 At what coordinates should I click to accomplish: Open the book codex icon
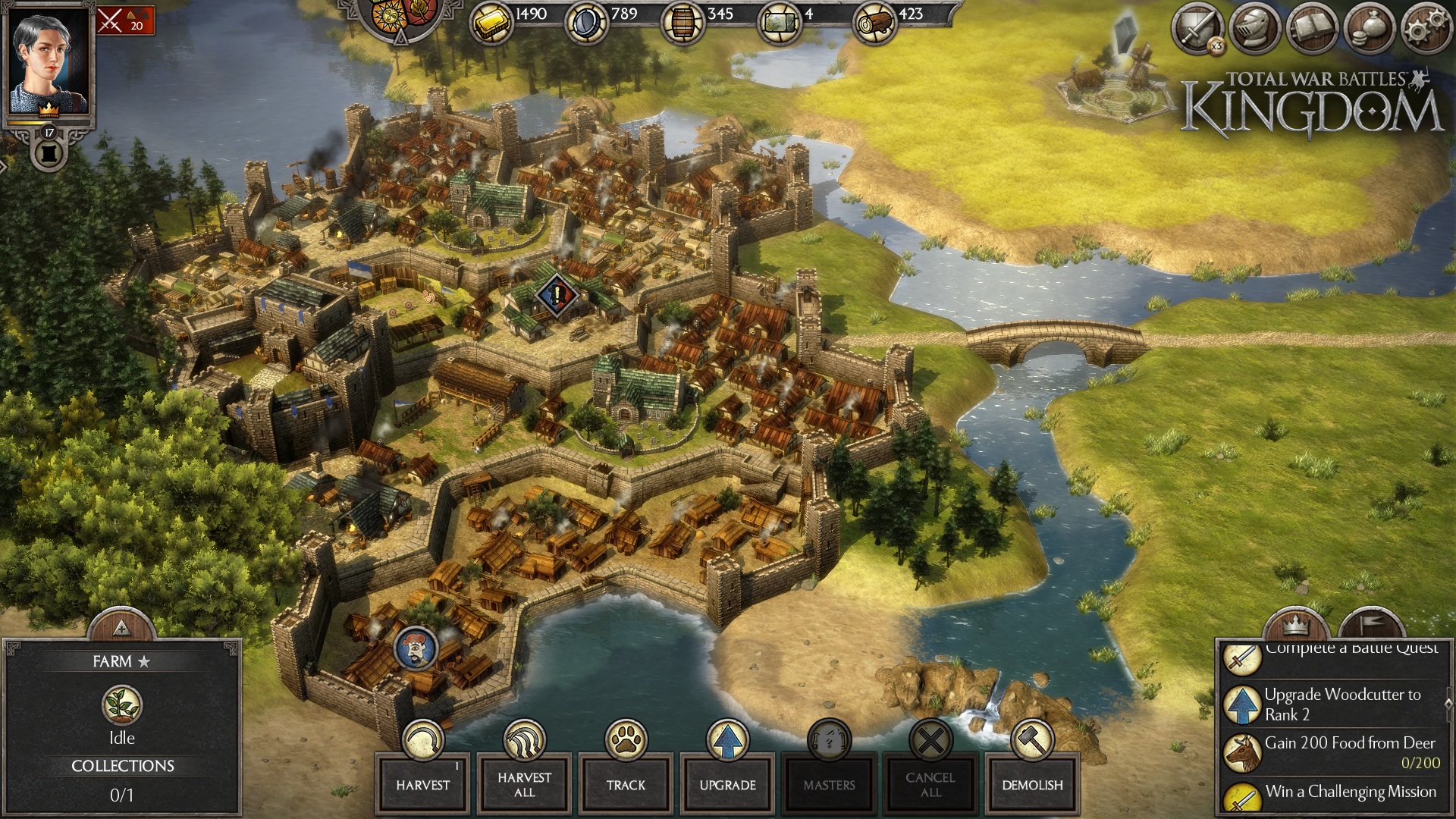(x=1312, y=29)
